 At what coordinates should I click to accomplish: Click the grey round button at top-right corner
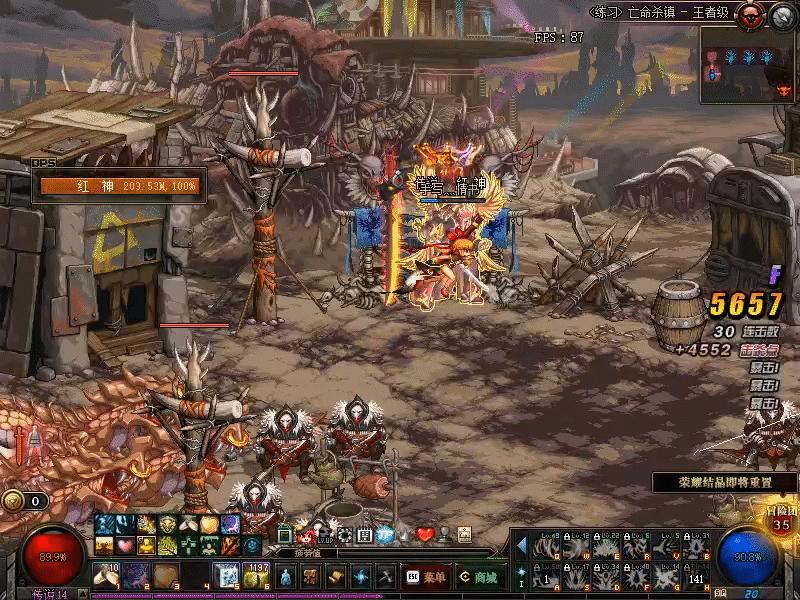(782, 14)
